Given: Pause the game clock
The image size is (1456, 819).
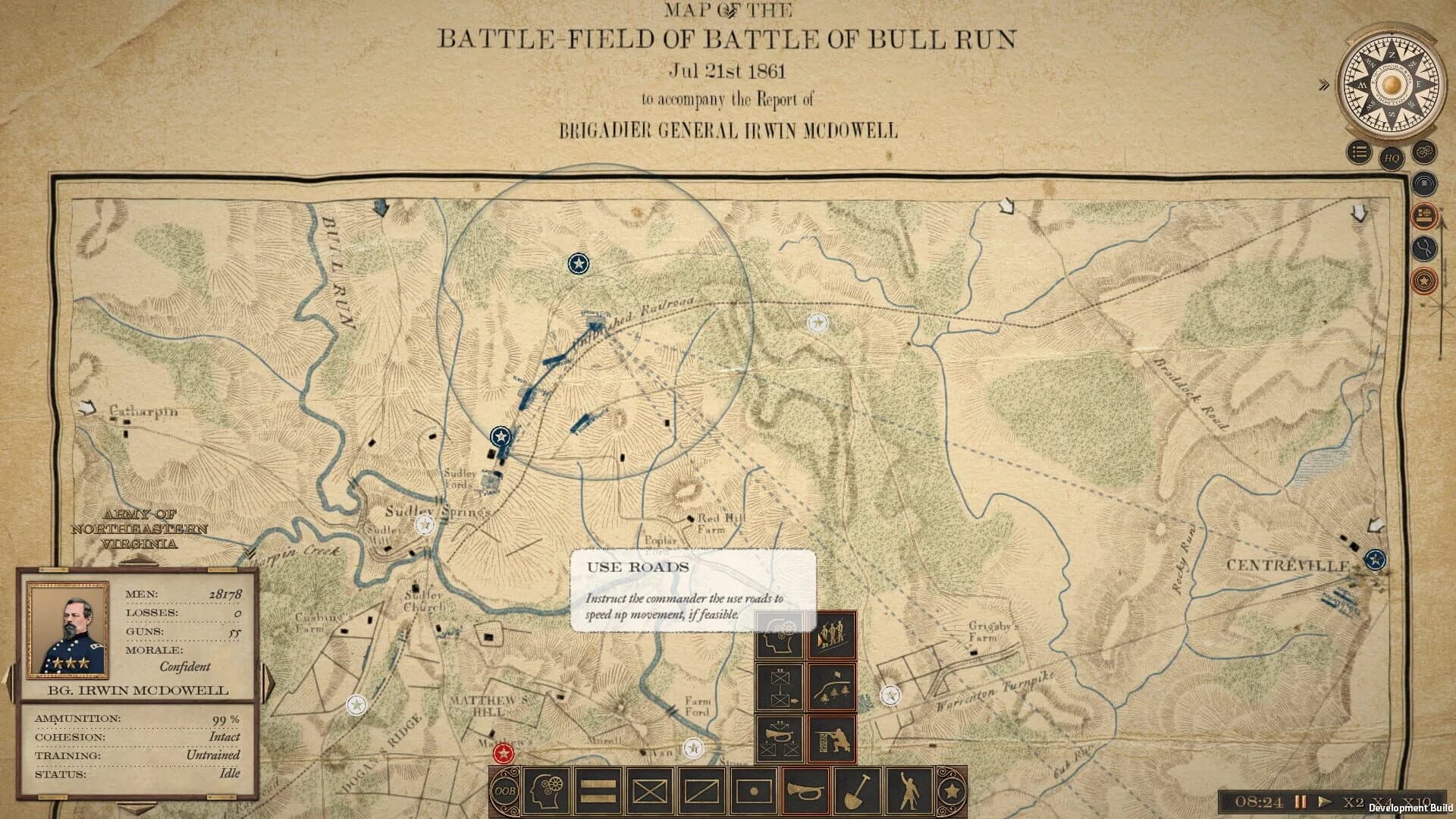Looking at the screenshot, I should (x=1301, y=802).
